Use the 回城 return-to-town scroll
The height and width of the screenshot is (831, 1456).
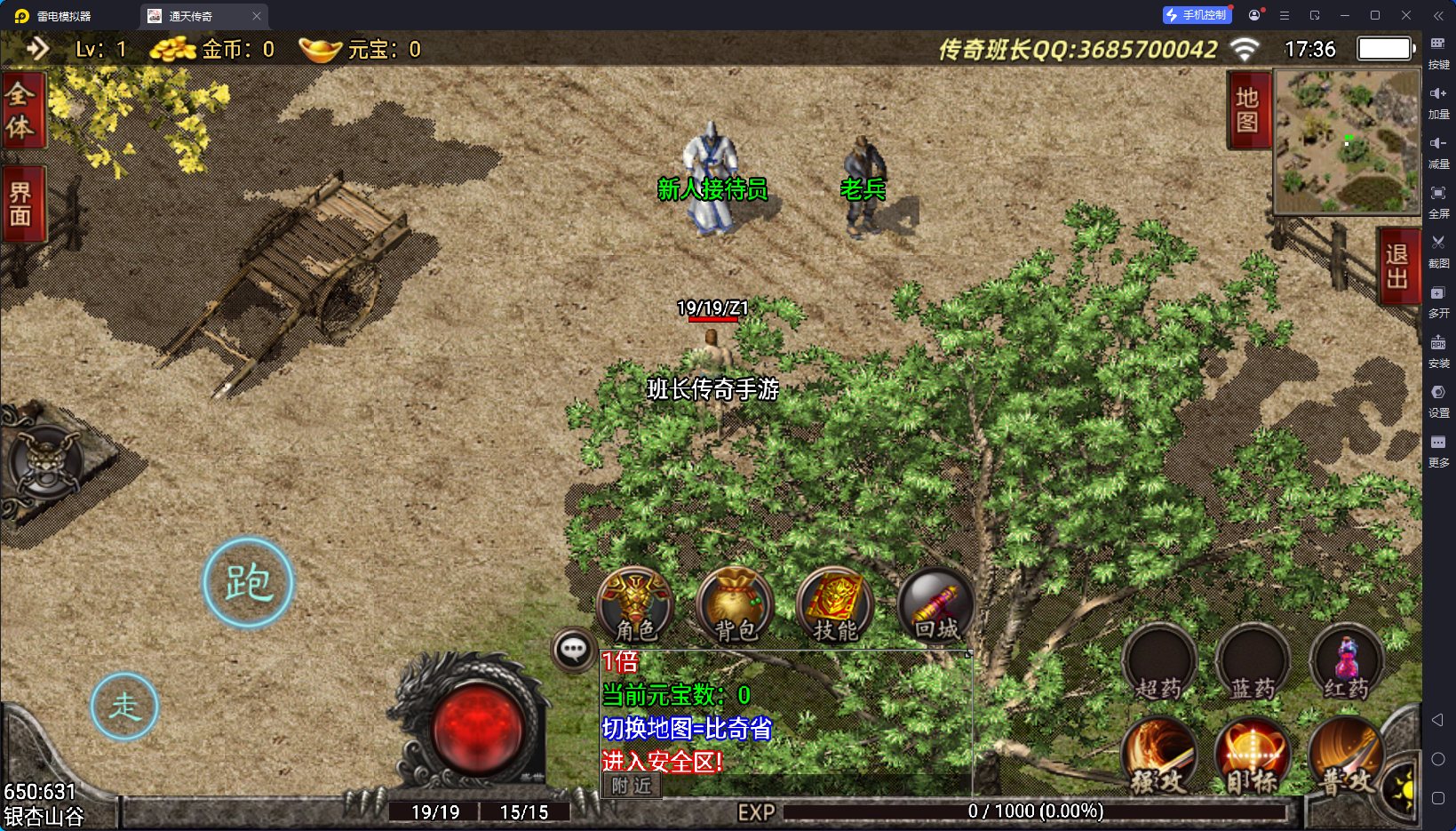(935, 603)
